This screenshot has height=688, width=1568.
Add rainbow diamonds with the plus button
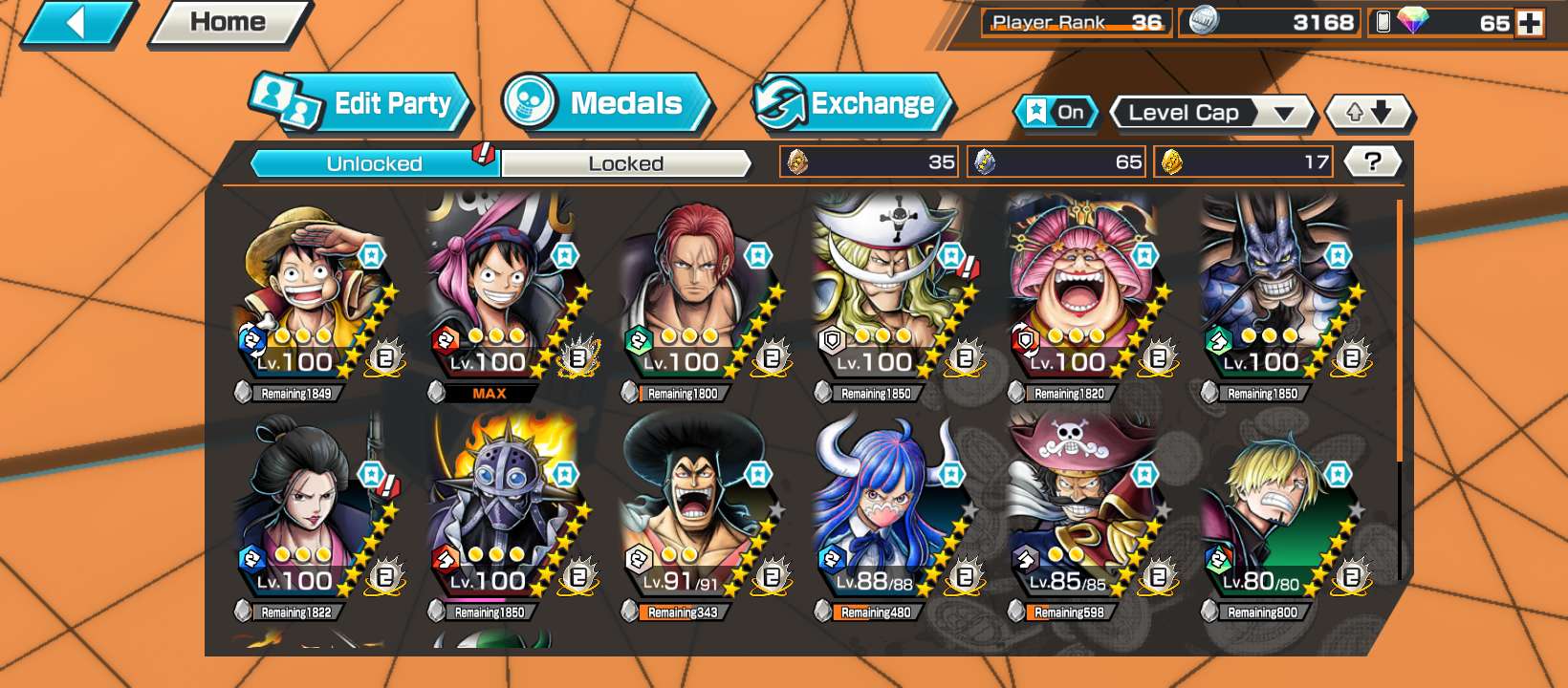click(x=1530, y=23)
